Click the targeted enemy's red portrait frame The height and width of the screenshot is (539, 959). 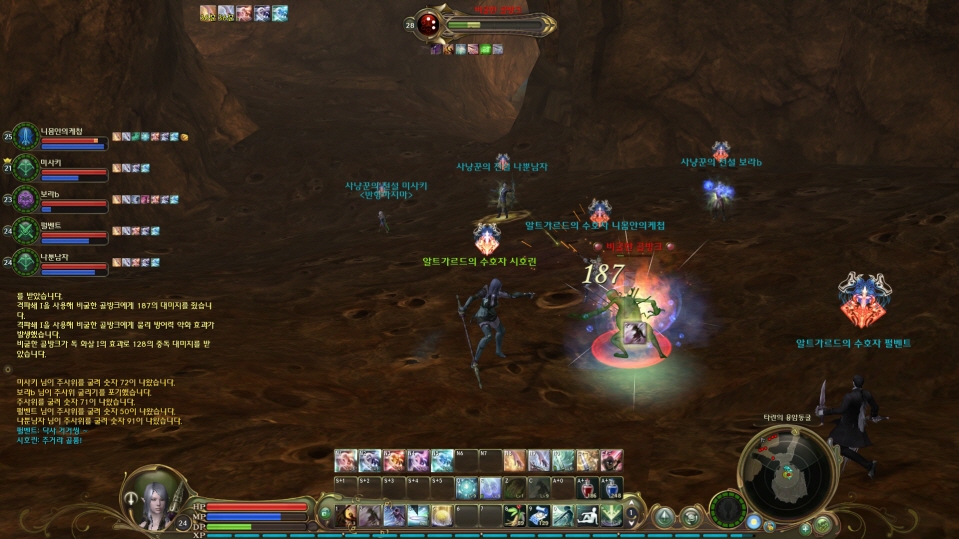pos(429,23)
